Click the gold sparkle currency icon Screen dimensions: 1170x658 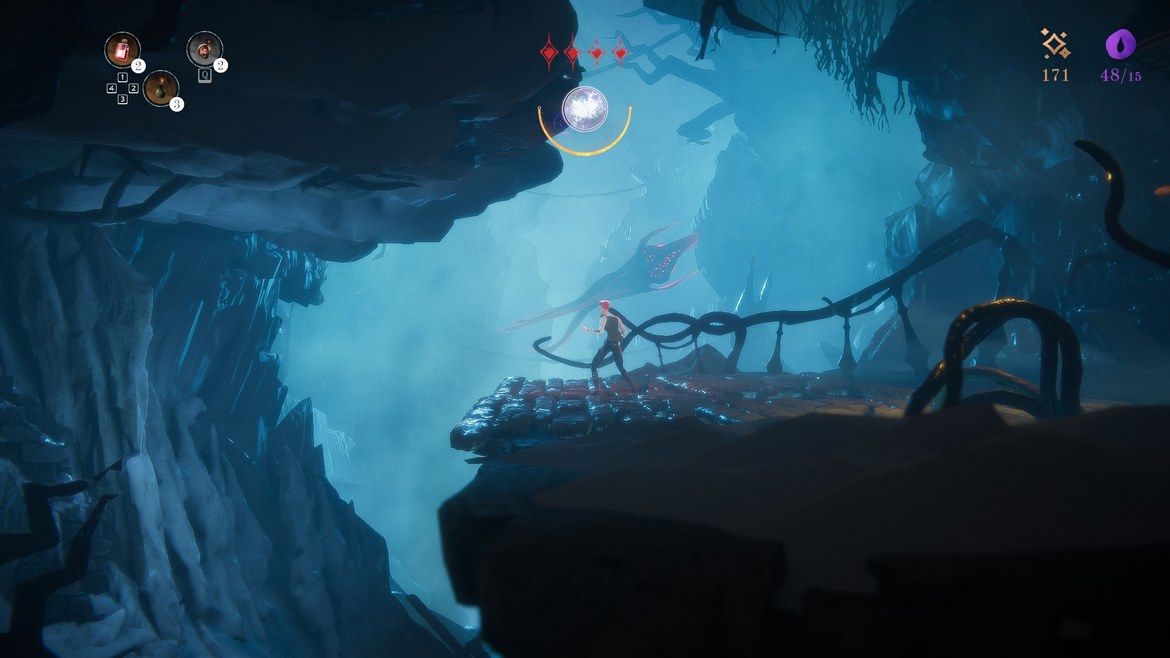[x=1055, y=44]
